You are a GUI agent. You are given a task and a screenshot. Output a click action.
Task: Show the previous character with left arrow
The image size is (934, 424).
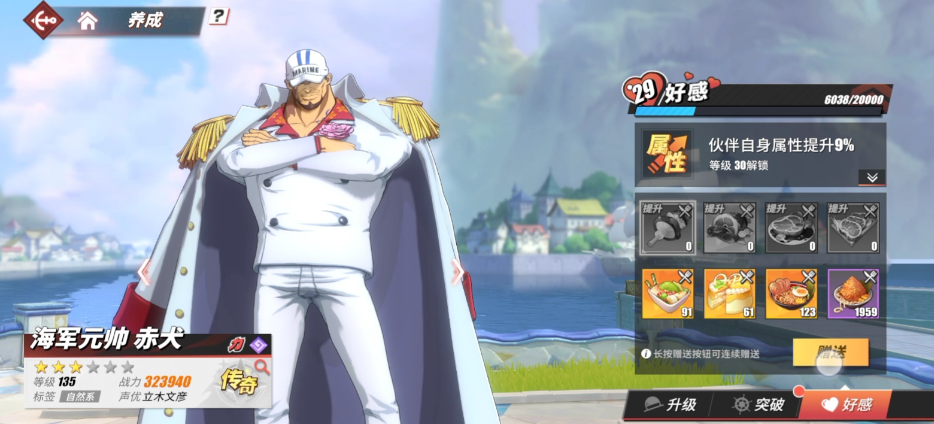point(145,271)
